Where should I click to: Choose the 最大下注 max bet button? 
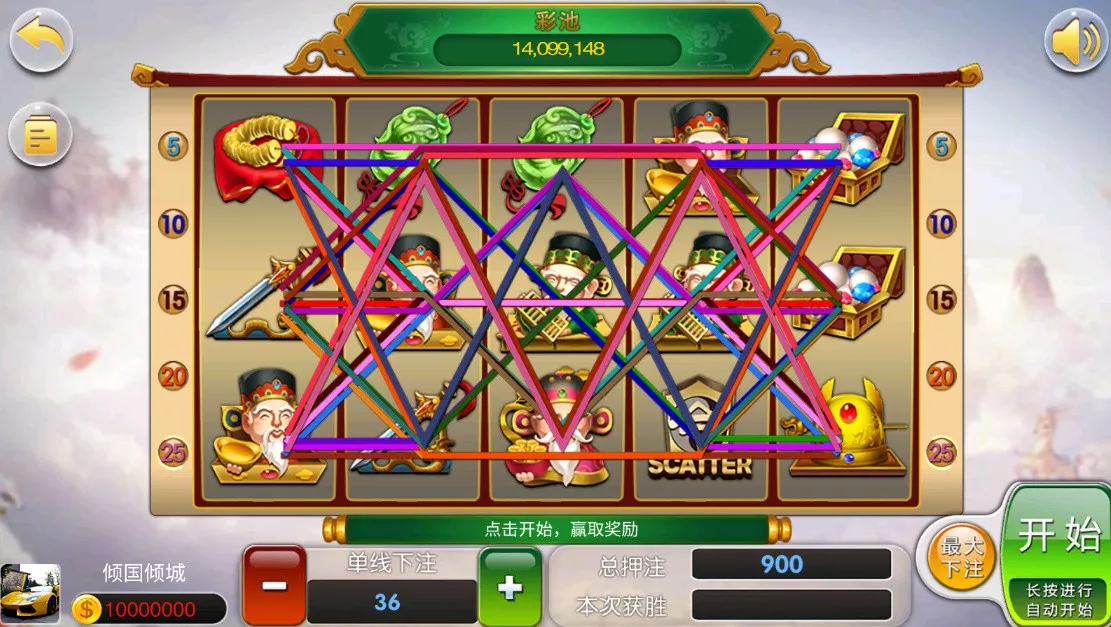[x=962, y=557]
